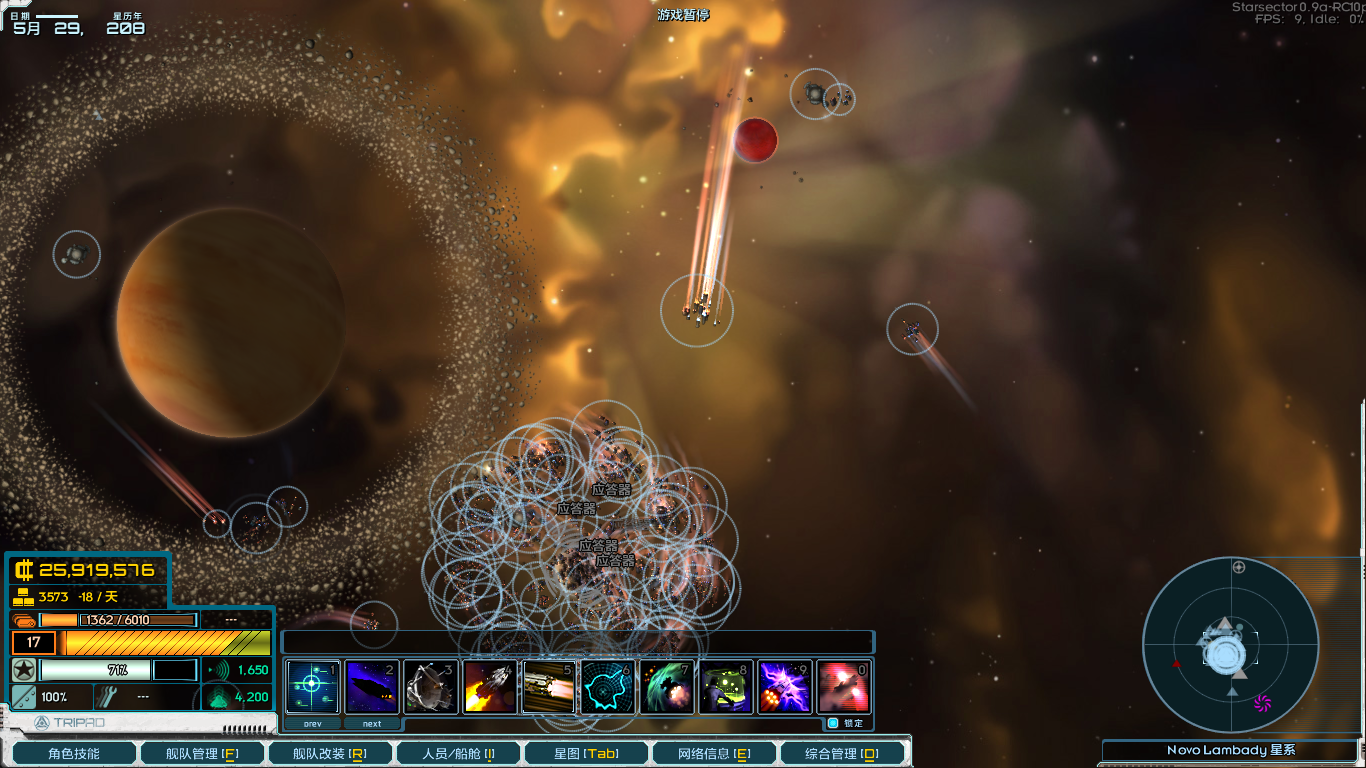Viewport: 1366px width, 768px height.
Task: Activate the transponder ability in slot 1
Action: [x=313, y=686]
